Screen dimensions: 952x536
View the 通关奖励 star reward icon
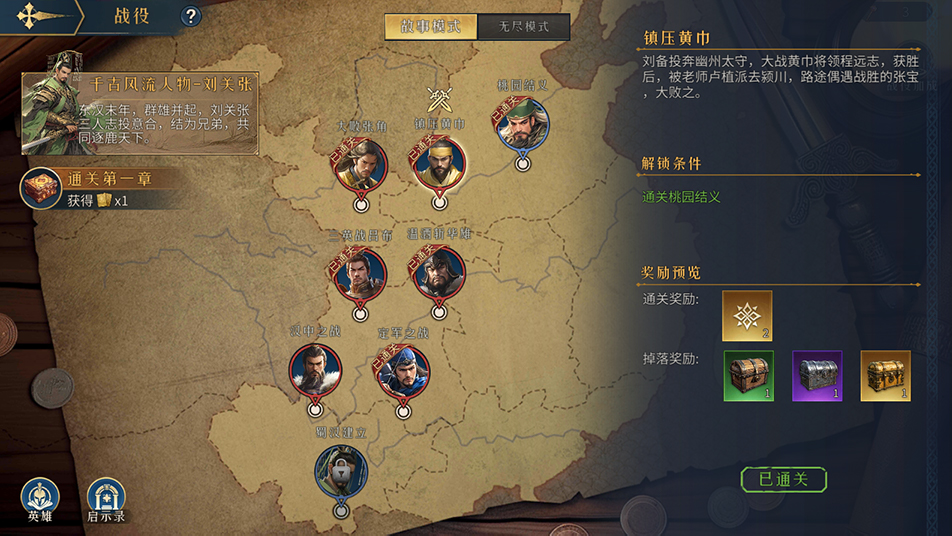pos(747,316)
